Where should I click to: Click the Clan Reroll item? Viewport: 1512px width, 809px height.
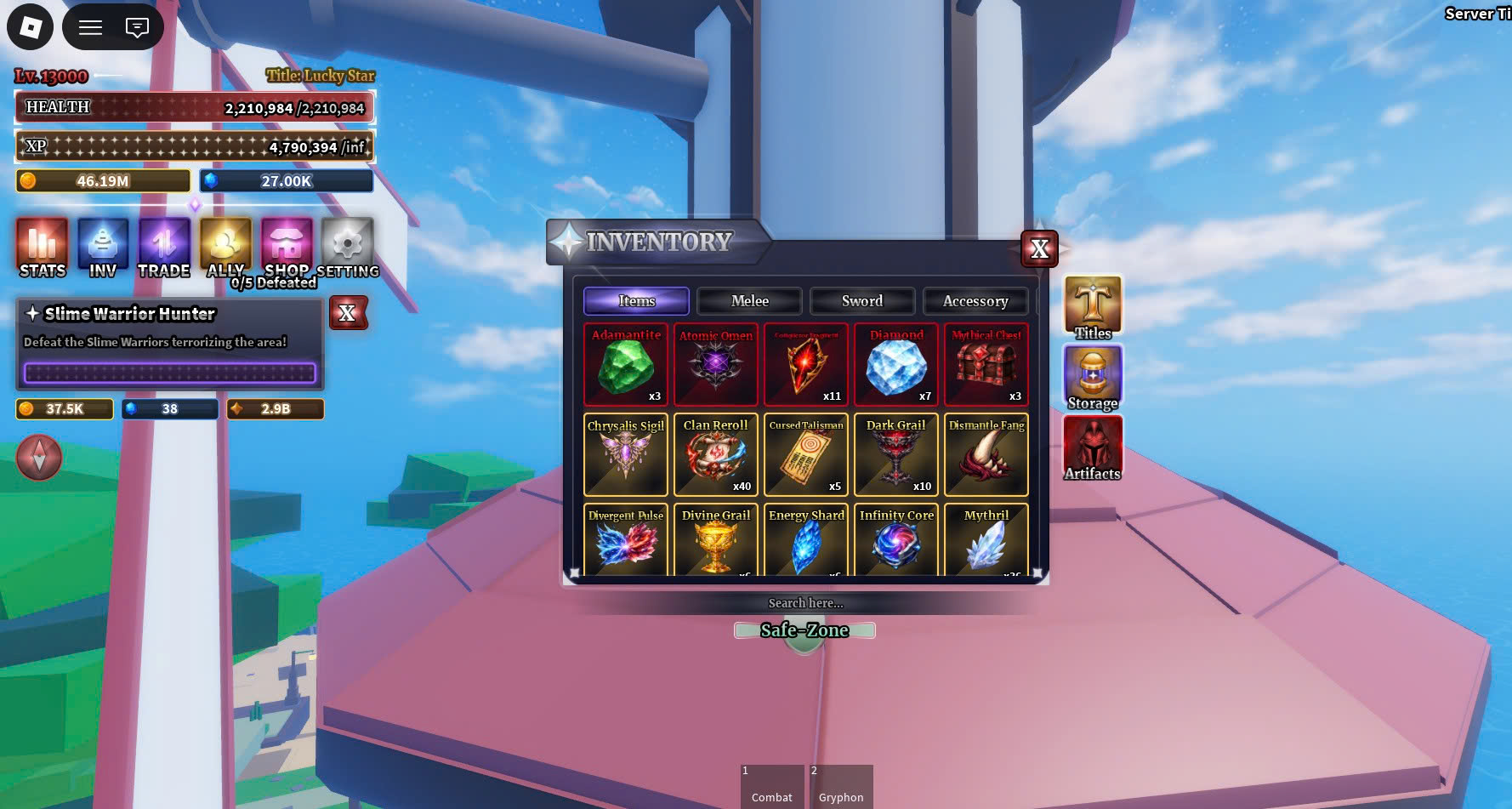coord(716,455)
